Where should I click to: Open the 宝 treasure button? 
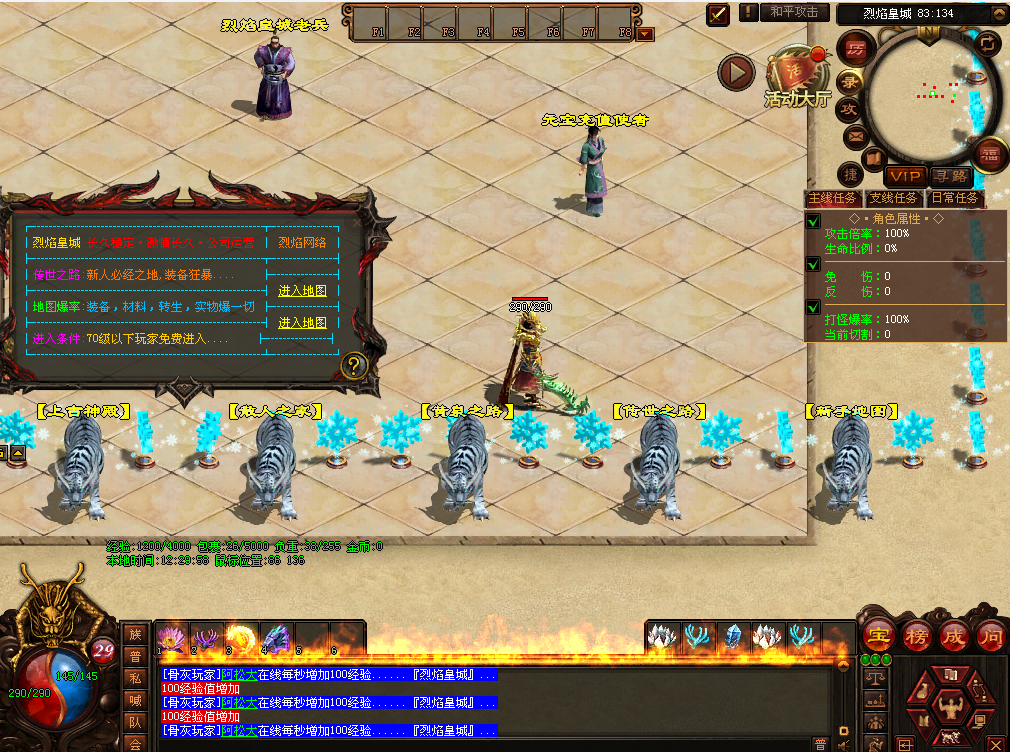coord(879,635)
